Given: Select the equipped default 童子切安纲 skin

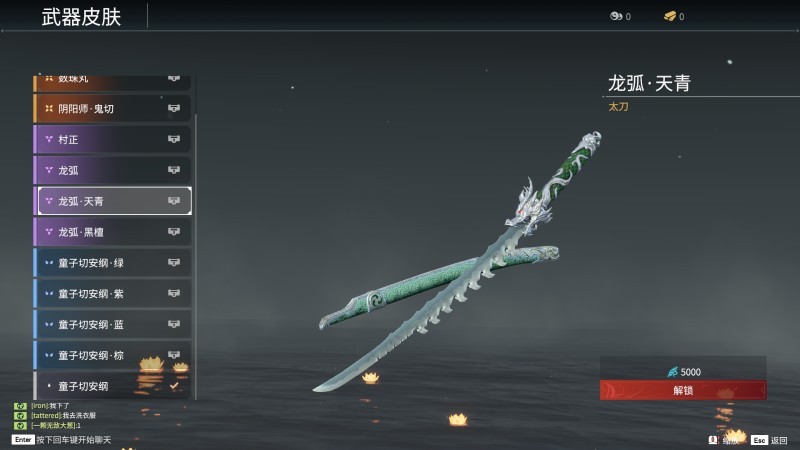Looking at the screenshot, I should [x=112, y=385].
